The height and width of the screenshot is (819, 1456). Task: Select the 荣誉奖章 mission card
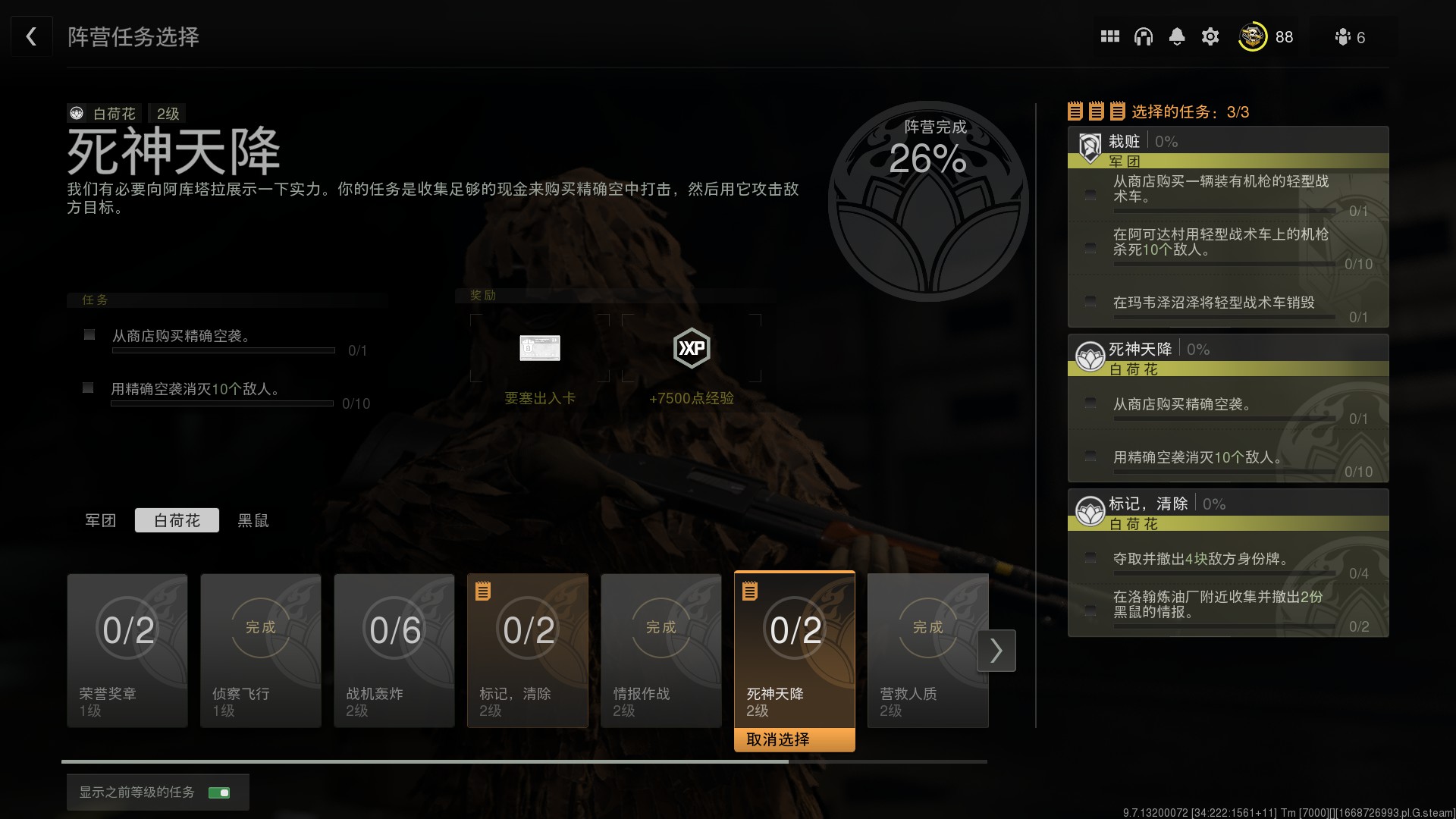[127, 650]
